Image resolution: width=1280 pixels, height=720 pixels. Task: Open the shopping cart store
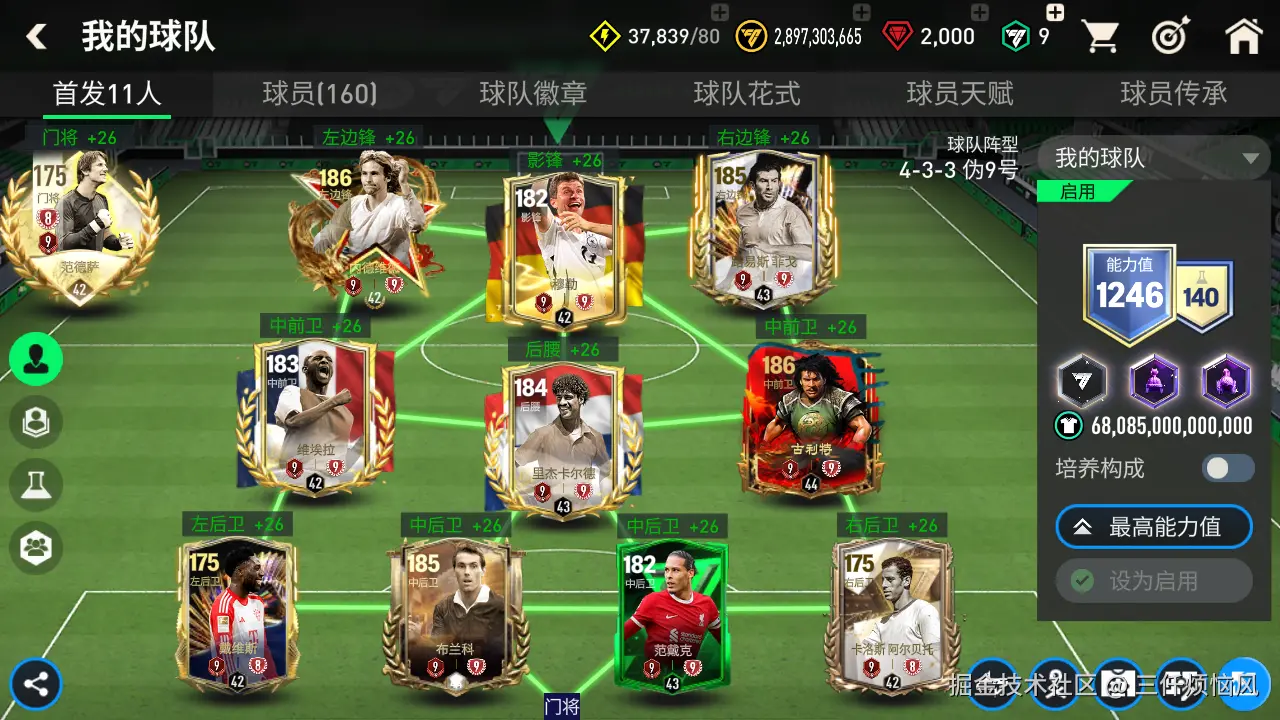[x=1100, y=37]
